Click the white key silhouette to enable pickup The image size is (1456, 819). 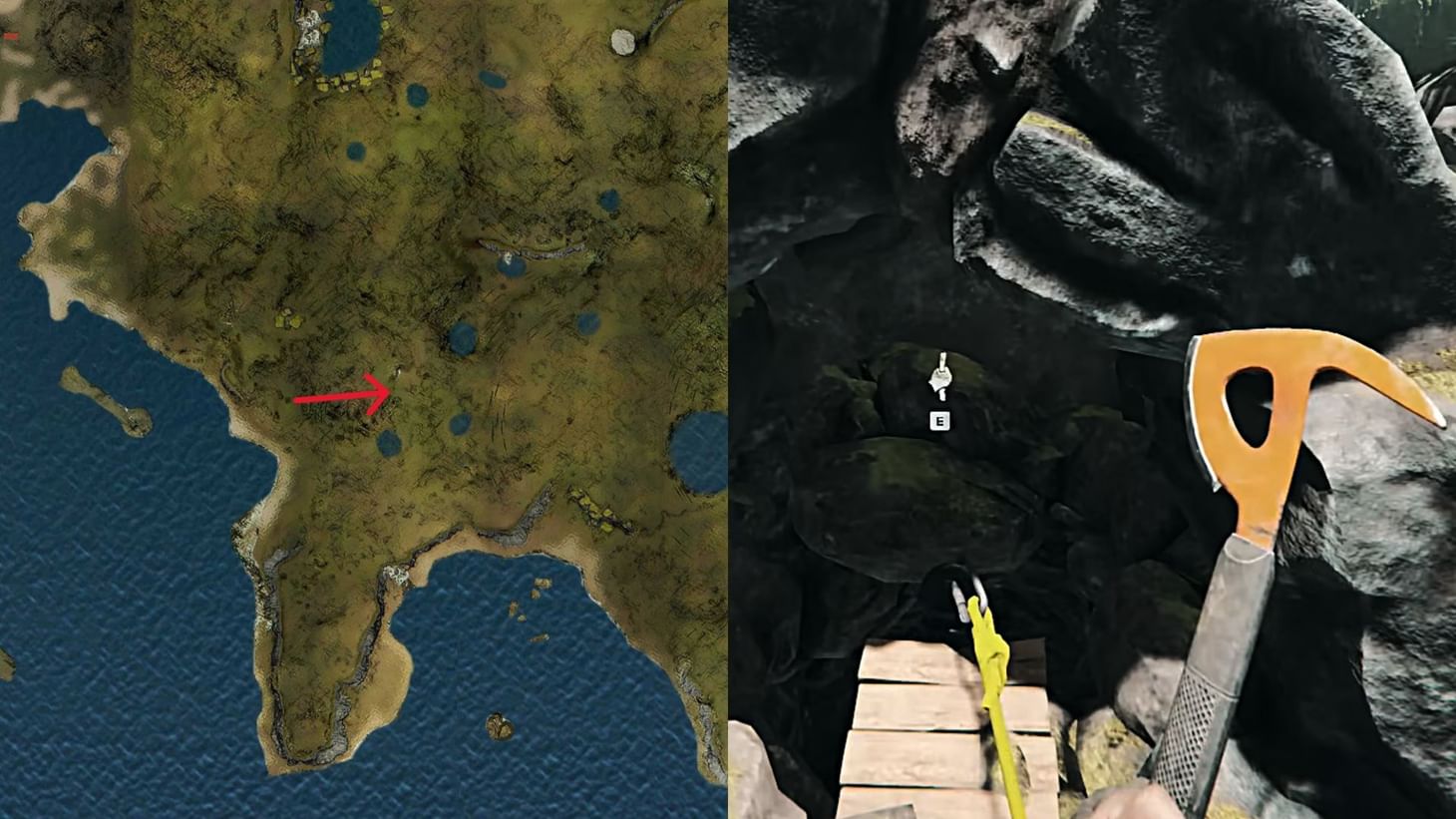pyautogui.click(x=940, y=377)
